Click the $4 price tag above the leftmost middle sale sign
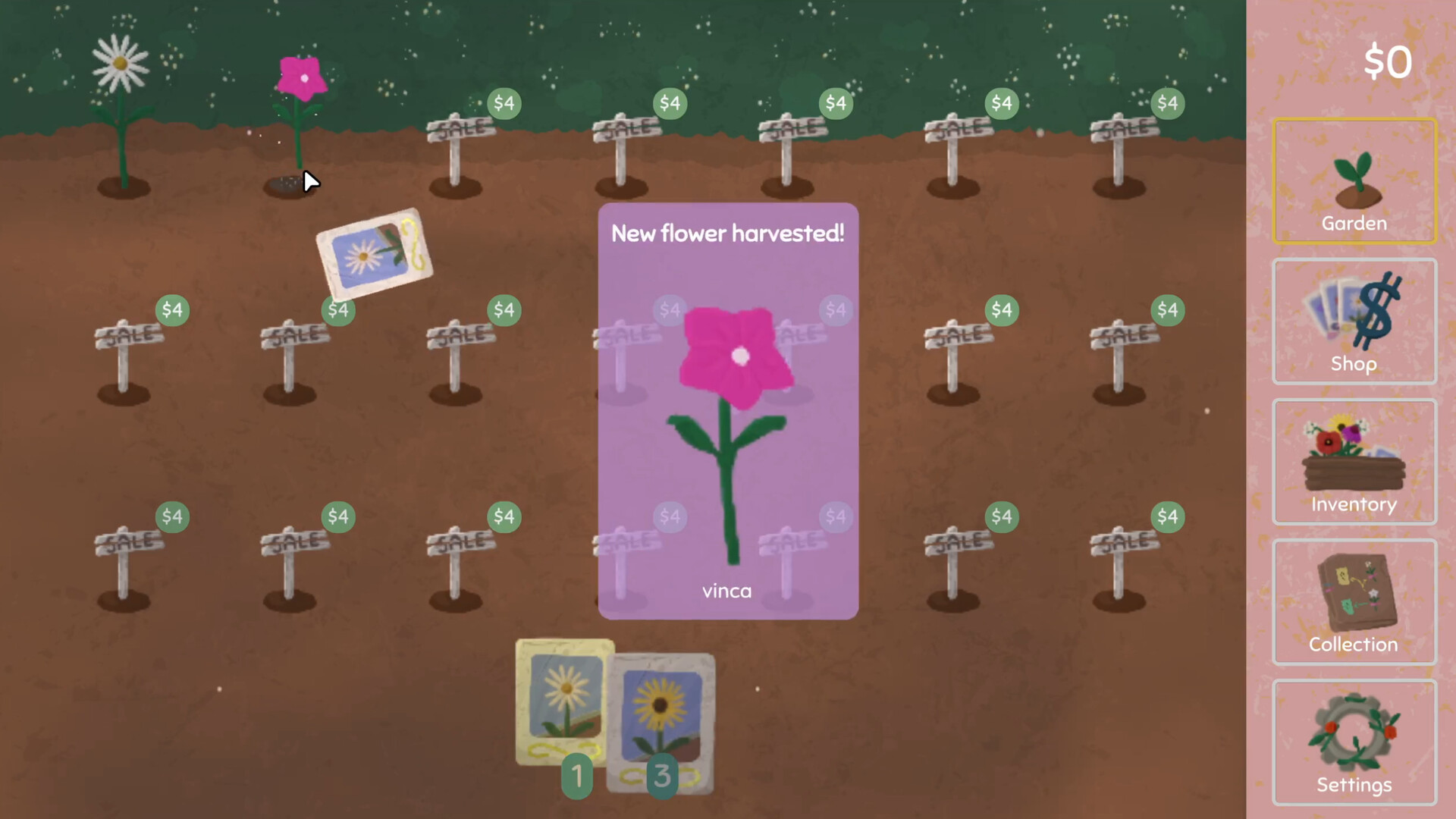The height and width of the screenshot is (819, 1456). (x=171, y=309)
